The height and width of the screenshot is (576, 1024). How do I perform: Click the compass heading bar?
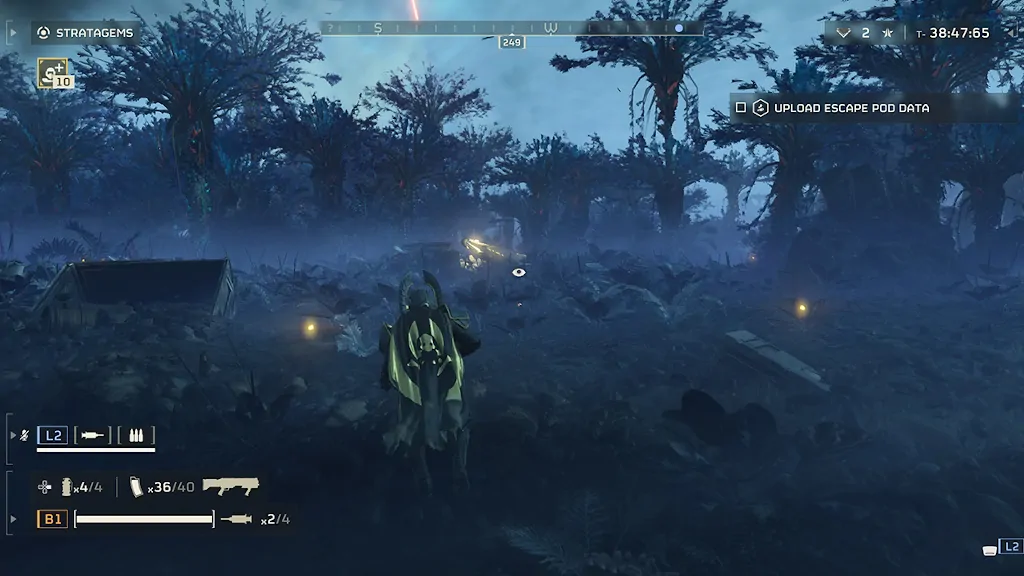512,28
